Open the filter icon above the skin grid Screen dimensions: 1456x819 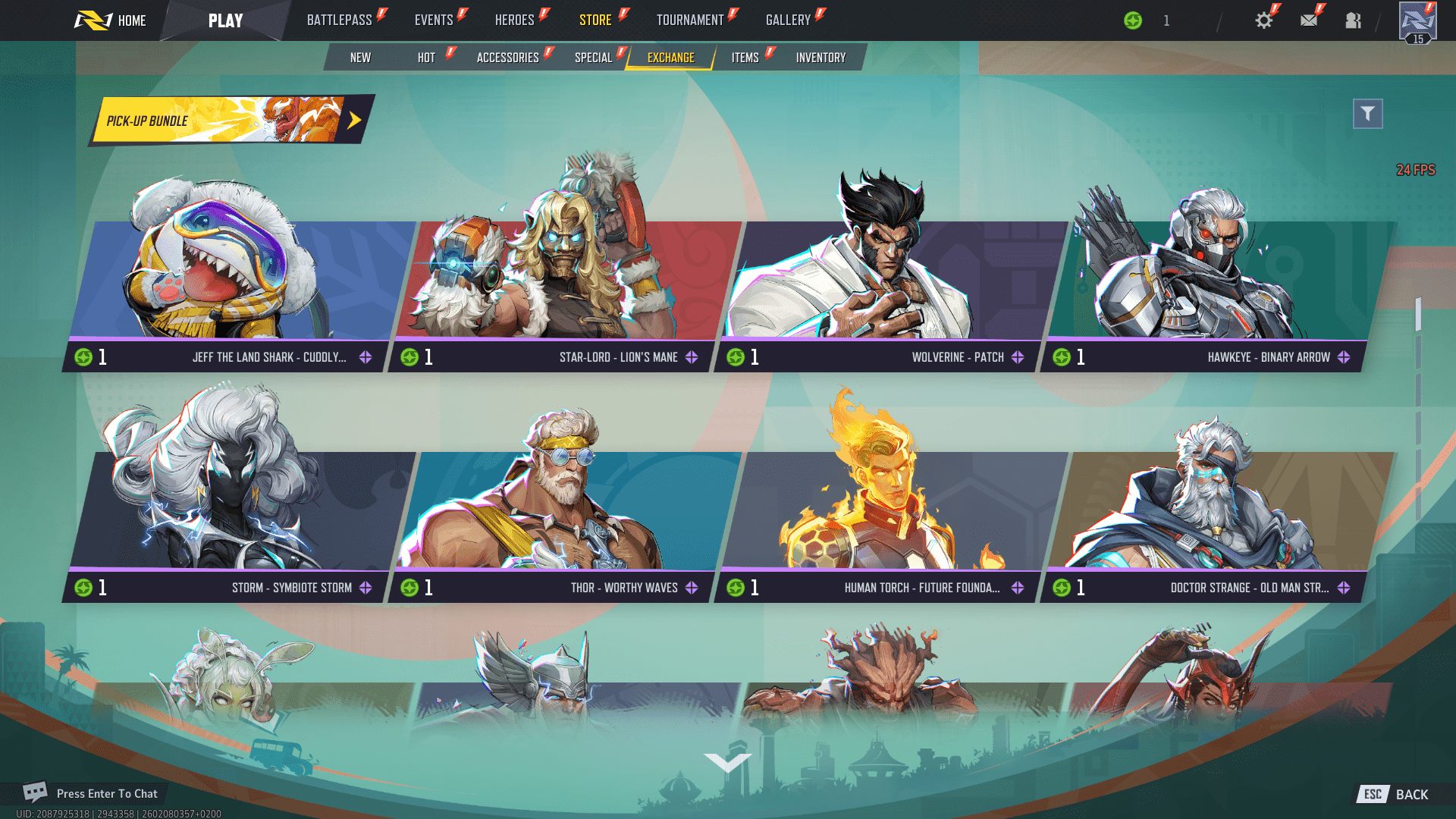(x=1367, y=113)
